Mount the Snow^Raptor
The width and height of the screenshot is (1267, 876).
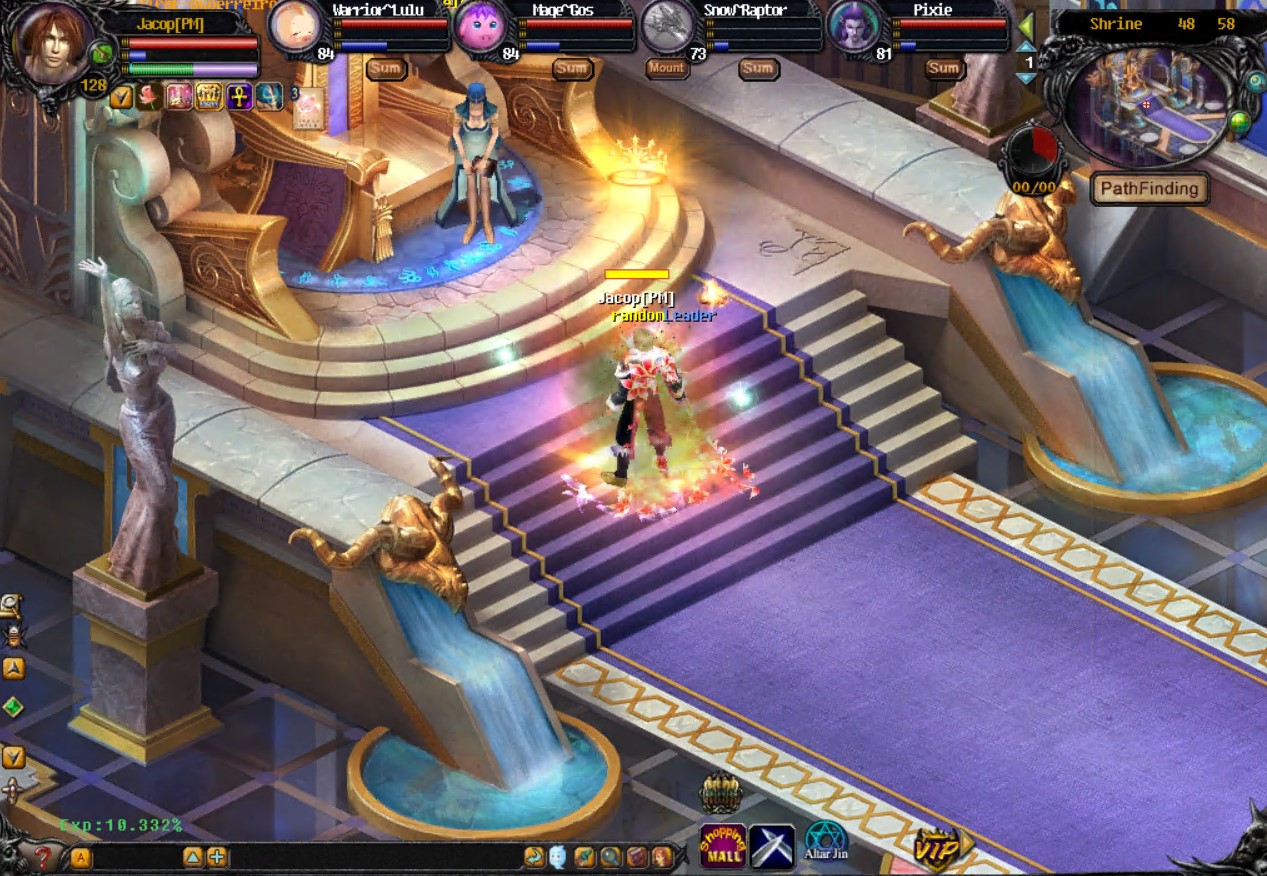pos(666,68)
